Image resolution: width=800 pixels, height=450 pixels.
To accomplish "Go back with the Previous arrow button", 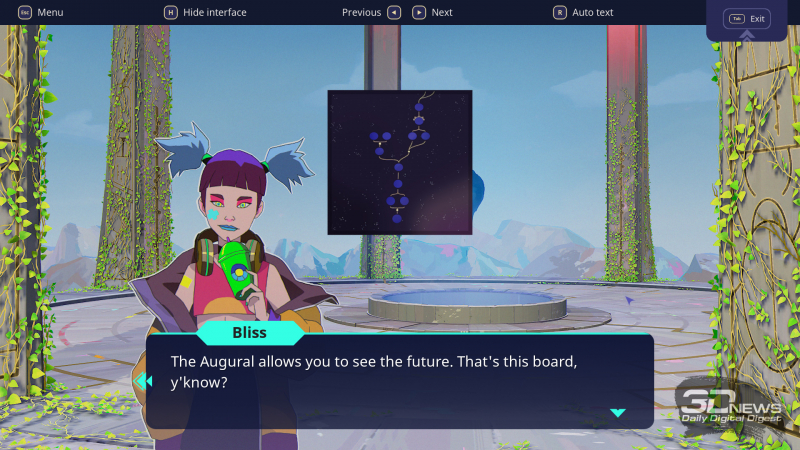I will (394, 12).
